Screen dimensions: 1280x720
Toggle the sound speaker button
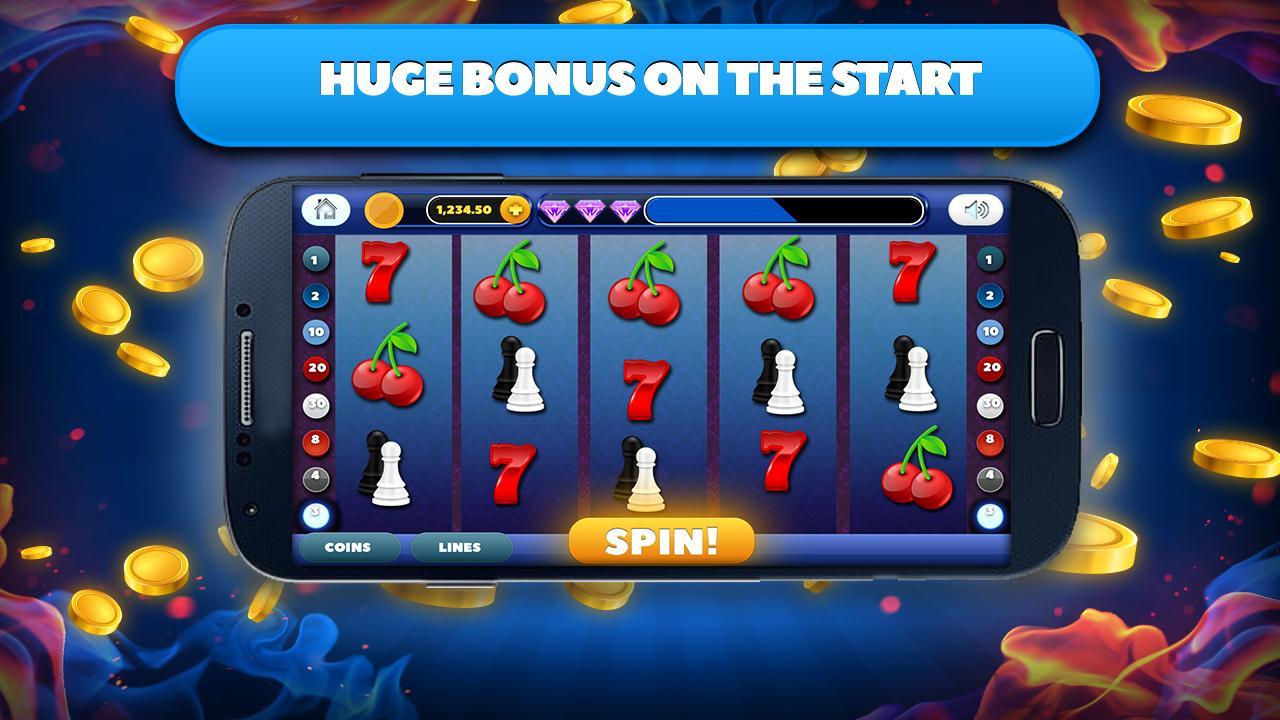pyautogui.click(x=975, y=210)
